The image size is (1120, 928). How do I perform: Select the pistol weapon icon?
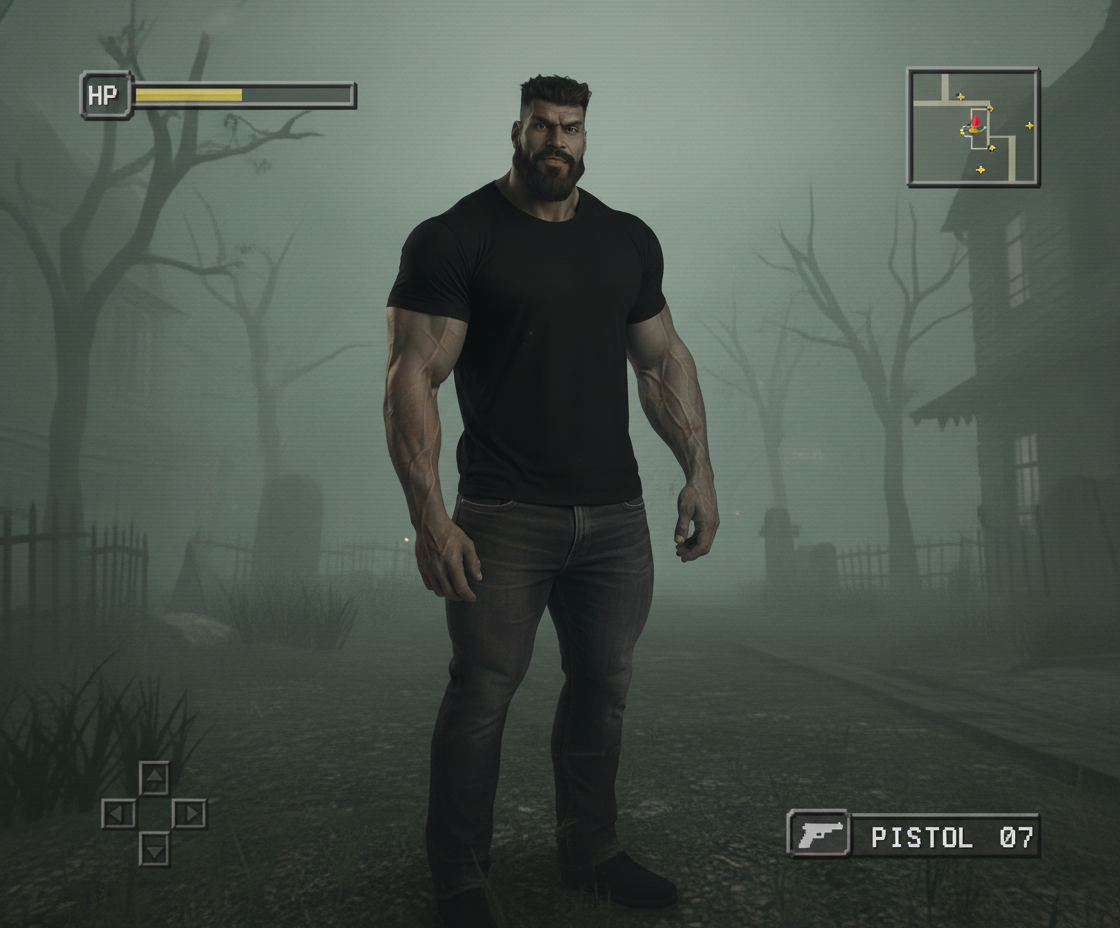(819, 833)
